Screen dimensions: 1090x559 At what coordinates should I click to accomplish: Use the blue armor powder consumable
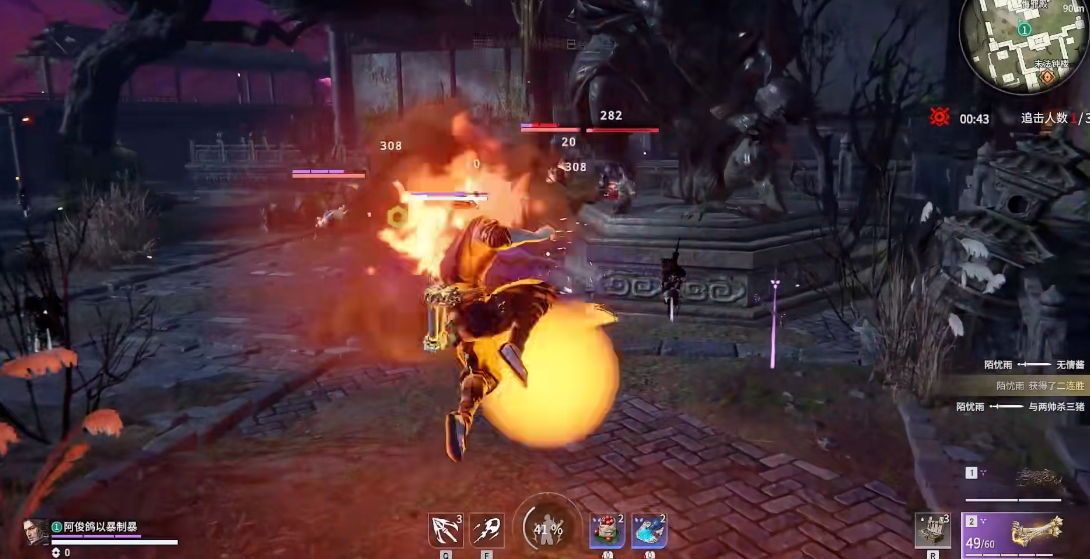coord(649,529)
